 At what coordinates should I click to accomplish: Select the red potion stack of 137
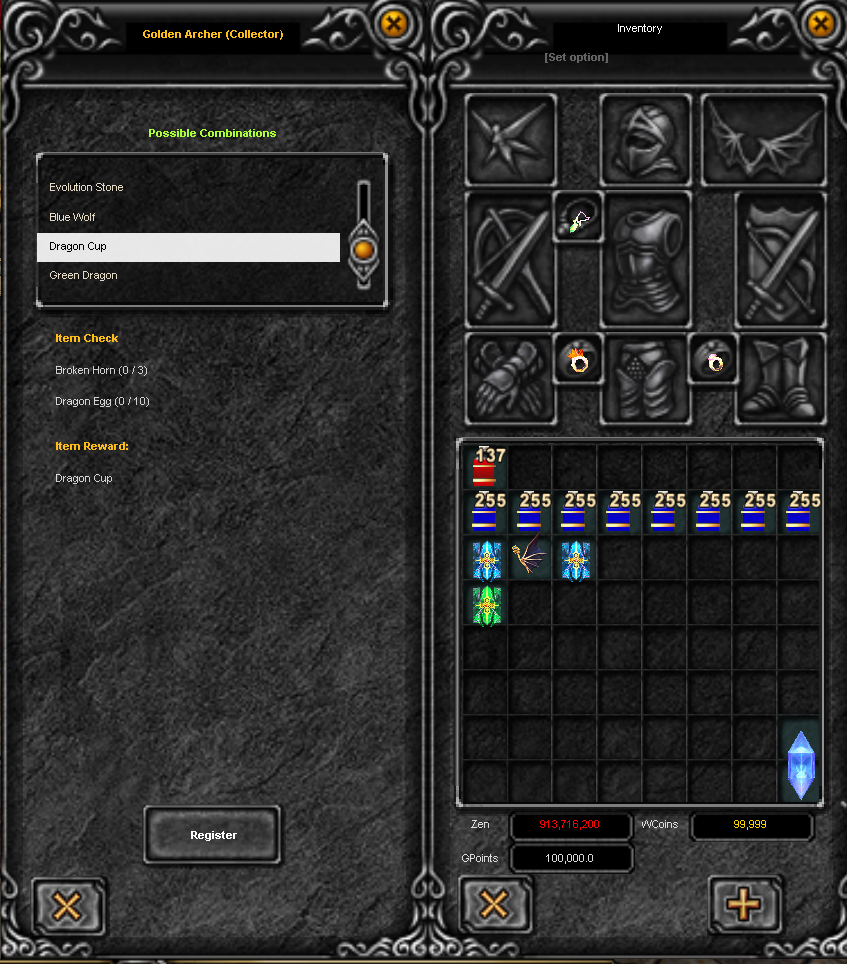pos(485,467)
